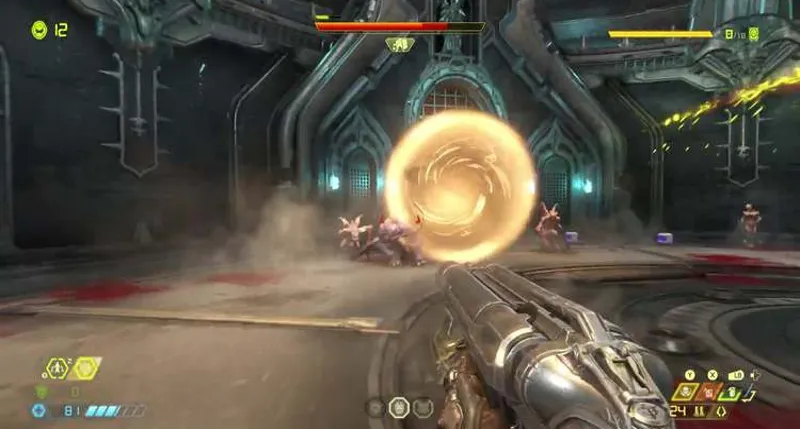Click the shotgun shells ammo type icon
Screen dimensions: 800x429
[699, 411]
